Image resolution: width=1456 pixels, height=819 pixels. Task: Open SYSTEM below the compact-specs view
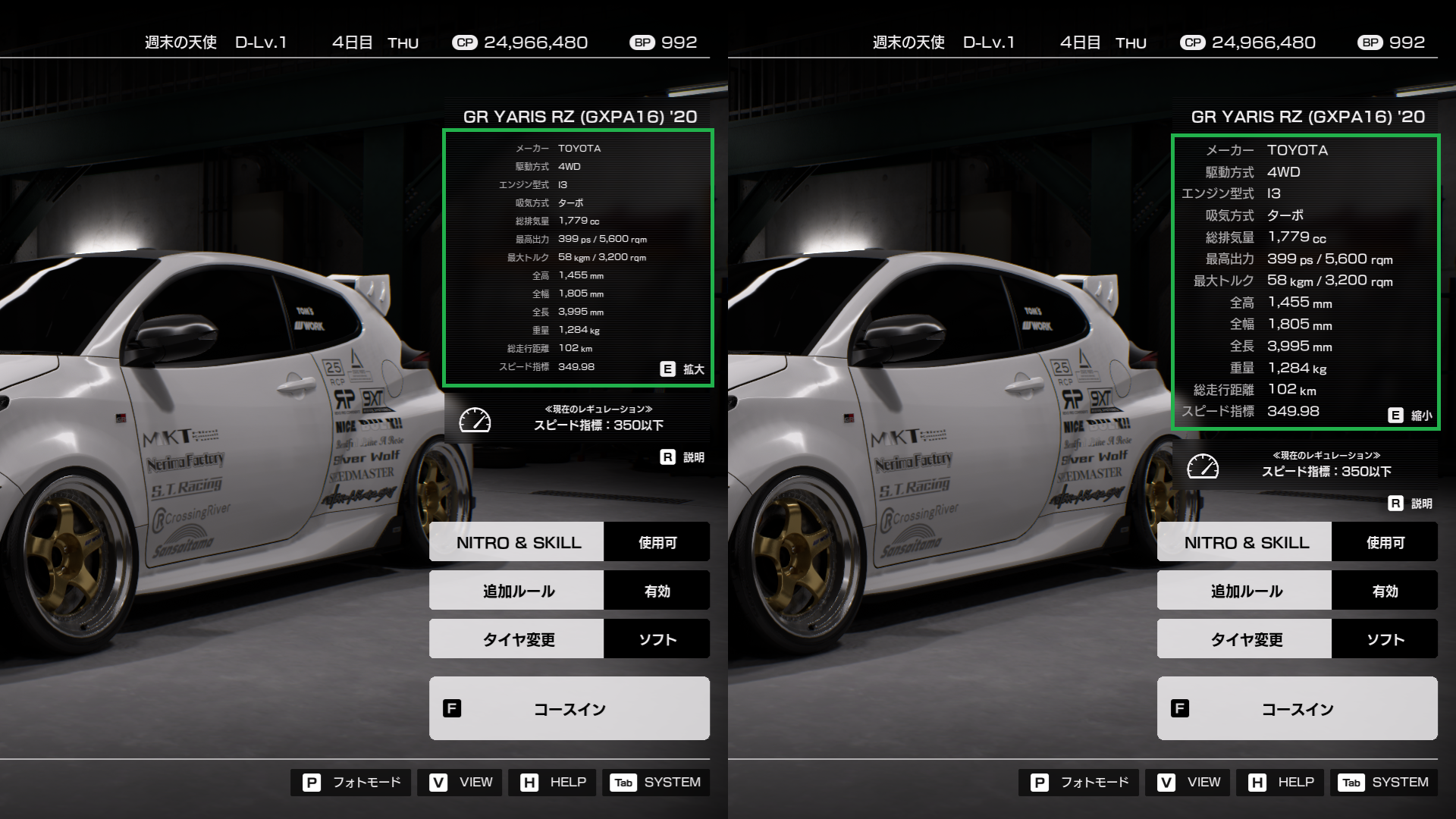pos(656,783)
